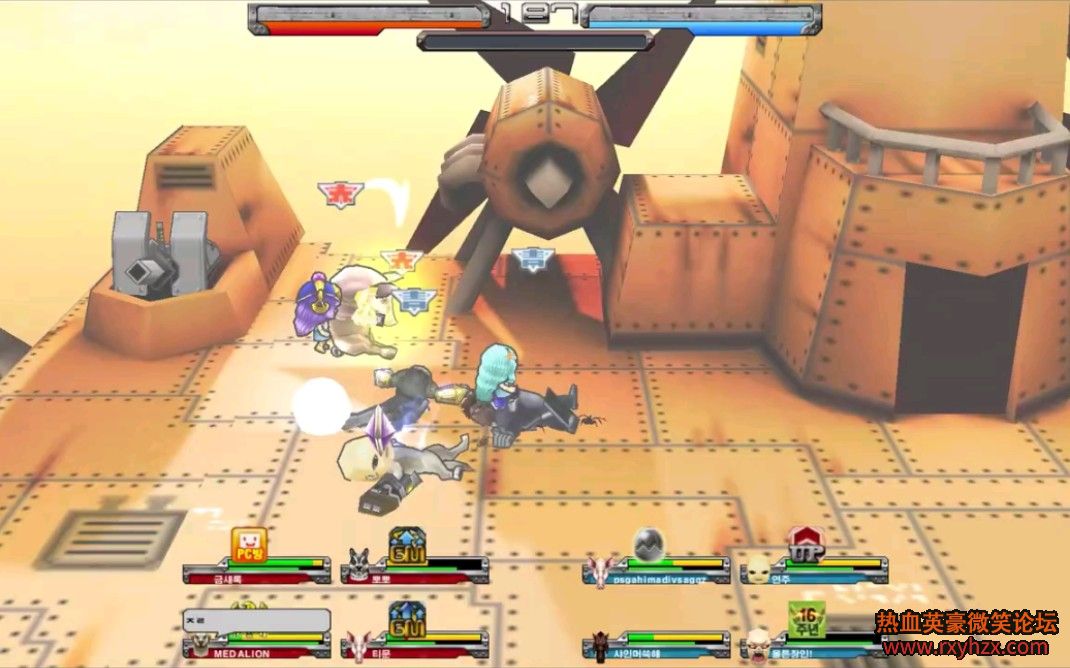Viewport: 1070px width, 668px height.
Task: Choose the 뽀뽀 player panel
Action: coord(414,571)
